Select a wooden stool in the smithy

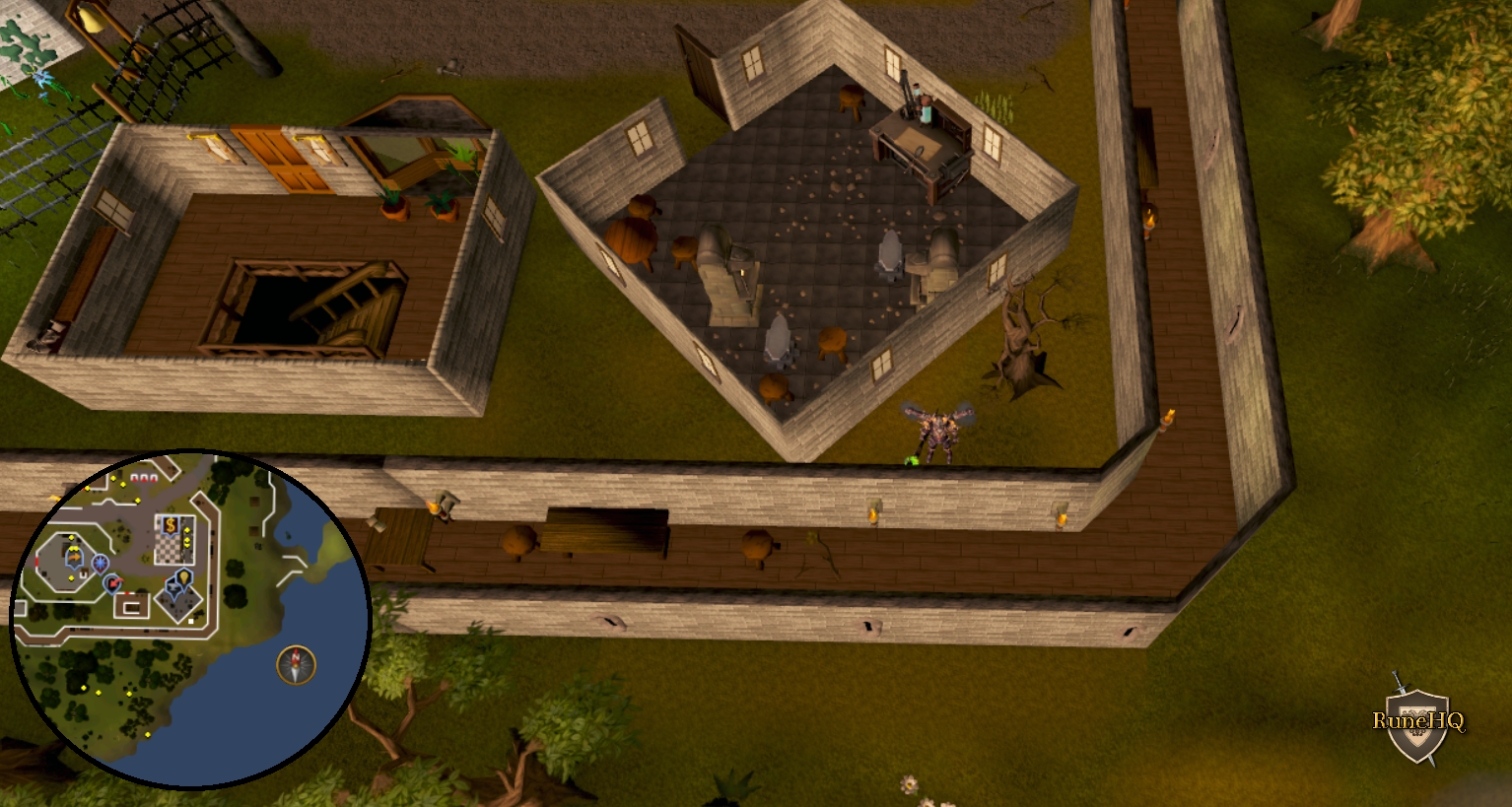[x=833, y=340]
